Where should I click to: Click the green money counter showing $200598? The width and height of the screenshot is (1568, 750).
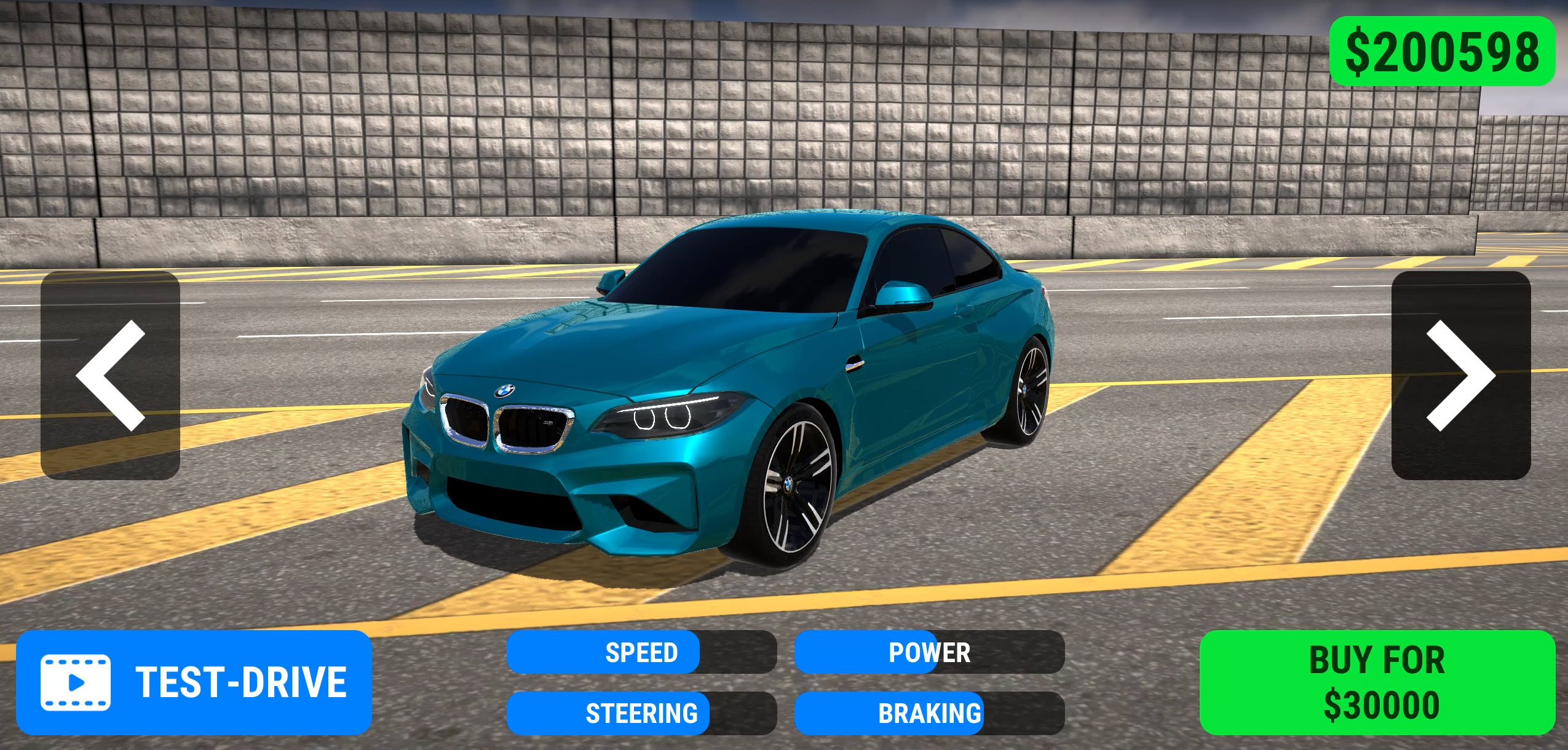[1445, 52]
